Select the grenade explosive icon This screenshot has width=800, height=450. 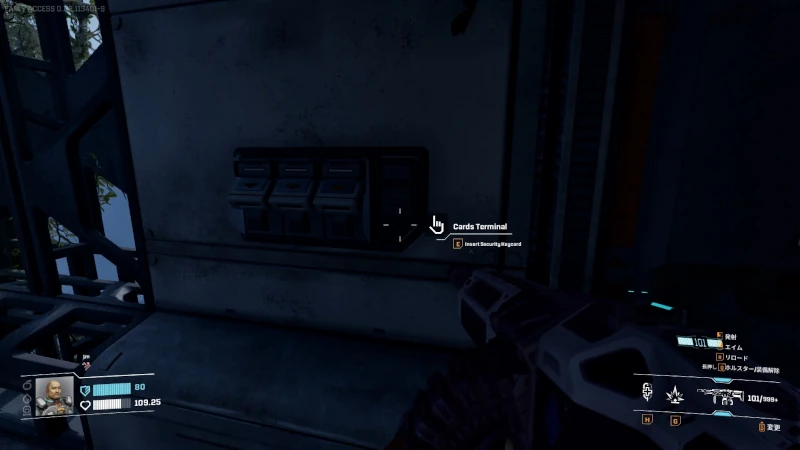(x=674, y=393)
